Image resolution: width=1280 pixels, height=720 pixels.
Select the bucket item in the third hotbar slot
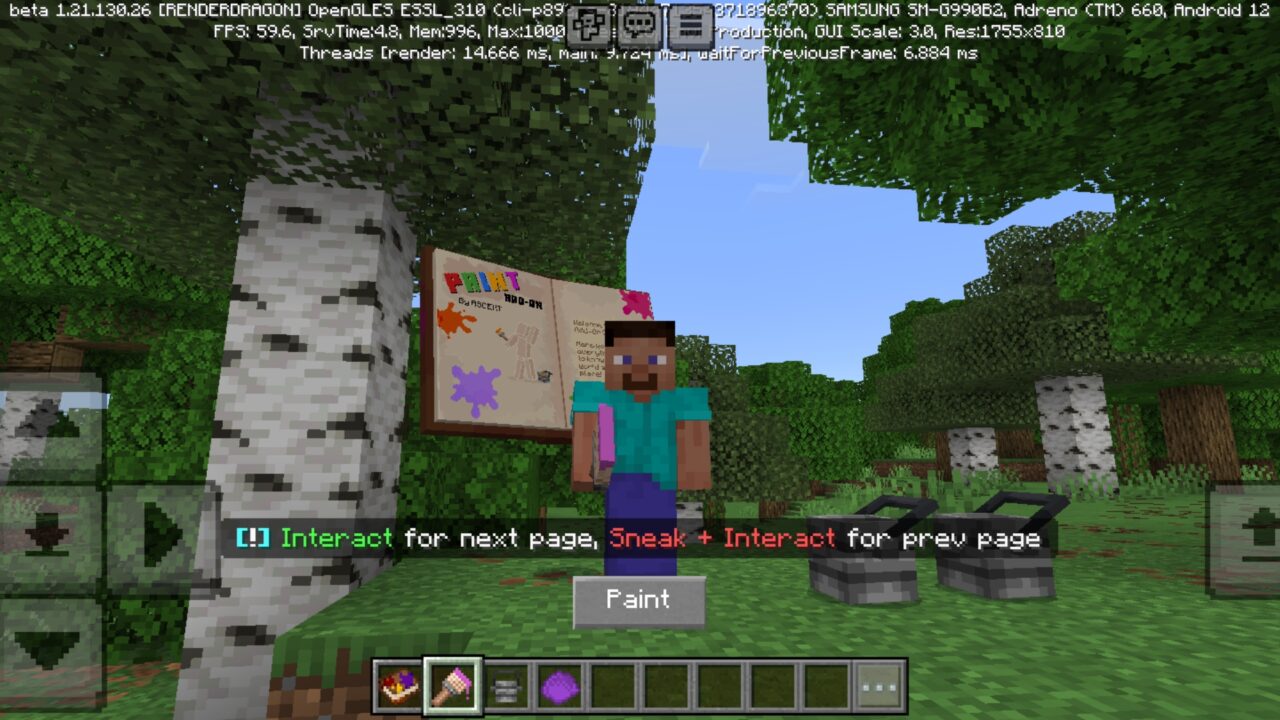pos(507,684)
